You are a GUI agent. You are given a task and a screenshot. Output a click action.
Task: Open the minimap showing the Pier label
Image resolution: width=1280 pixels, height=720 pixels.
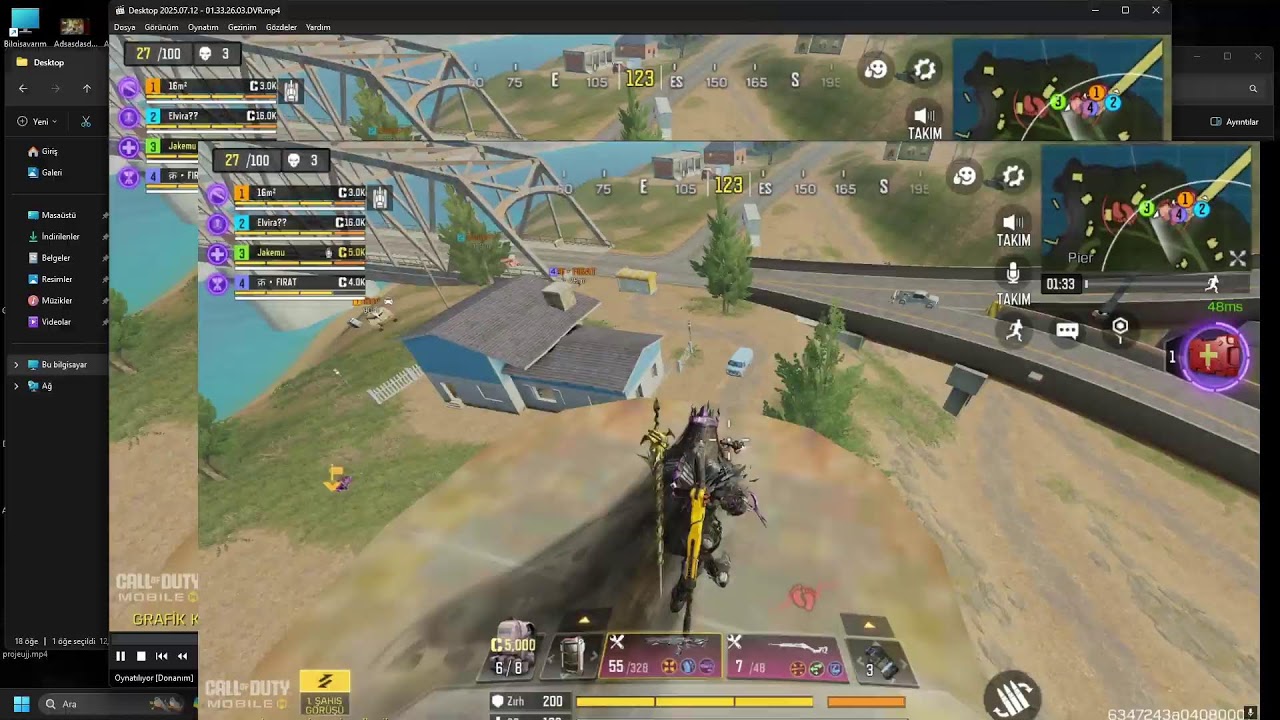[x=1145, y=208]
